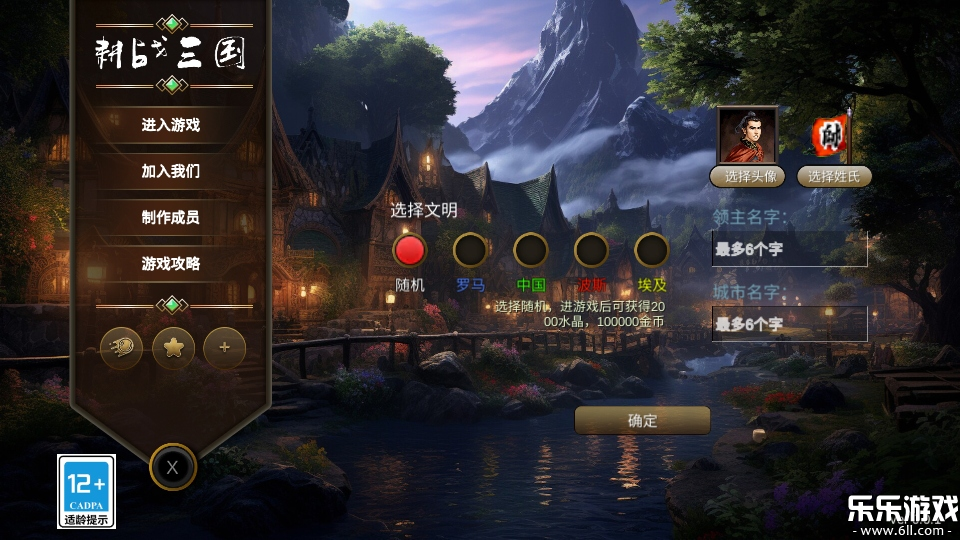The image size is (960, 540).
Task: Open the 游戏攻略 guide entry
Action: (171, 264)
